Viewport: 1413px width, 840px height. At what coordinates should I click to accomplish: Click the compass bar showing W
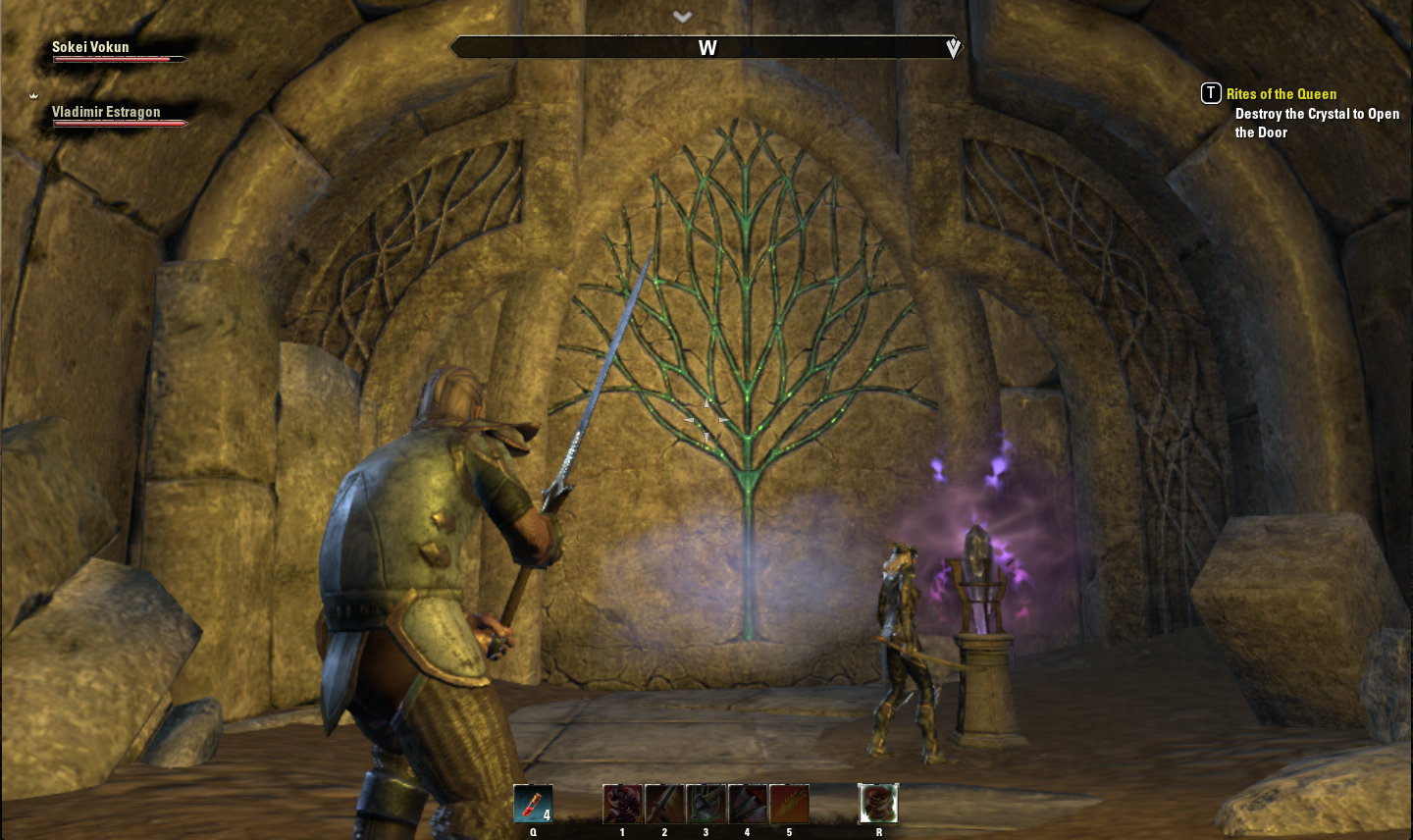click(706, 47)
